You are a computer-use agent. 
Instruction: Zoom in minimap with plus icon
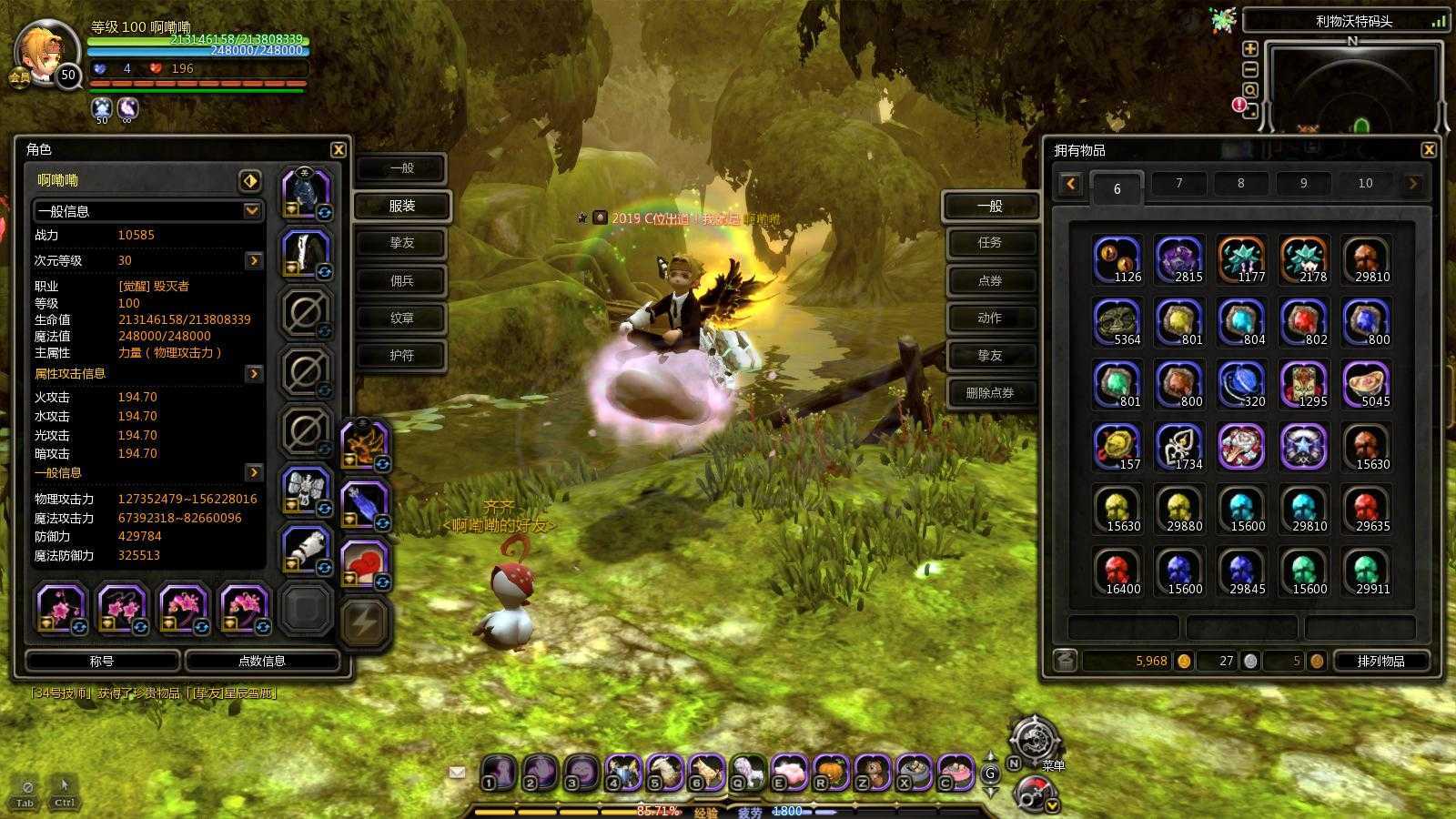[1250, 48]
